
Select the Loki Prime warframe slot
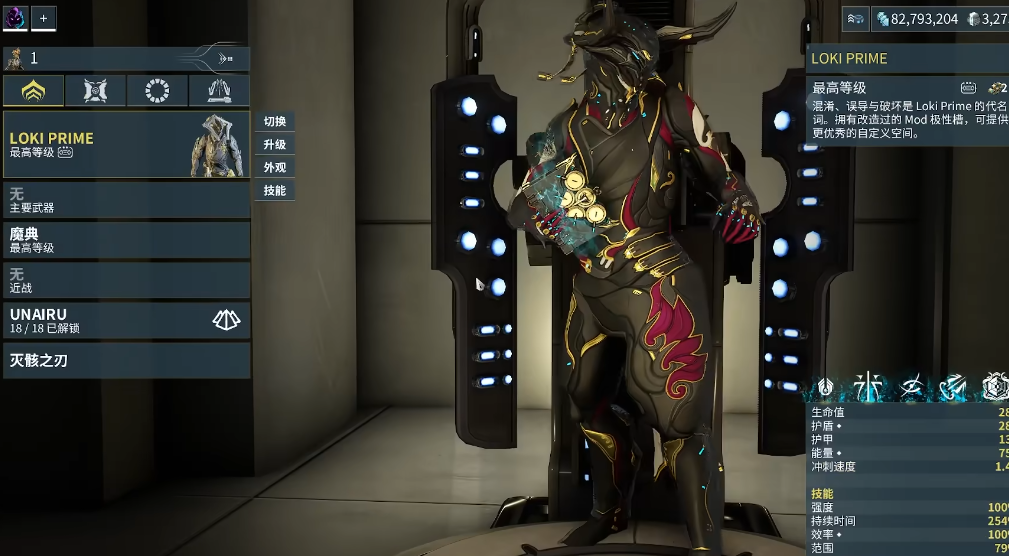[125, 144]
